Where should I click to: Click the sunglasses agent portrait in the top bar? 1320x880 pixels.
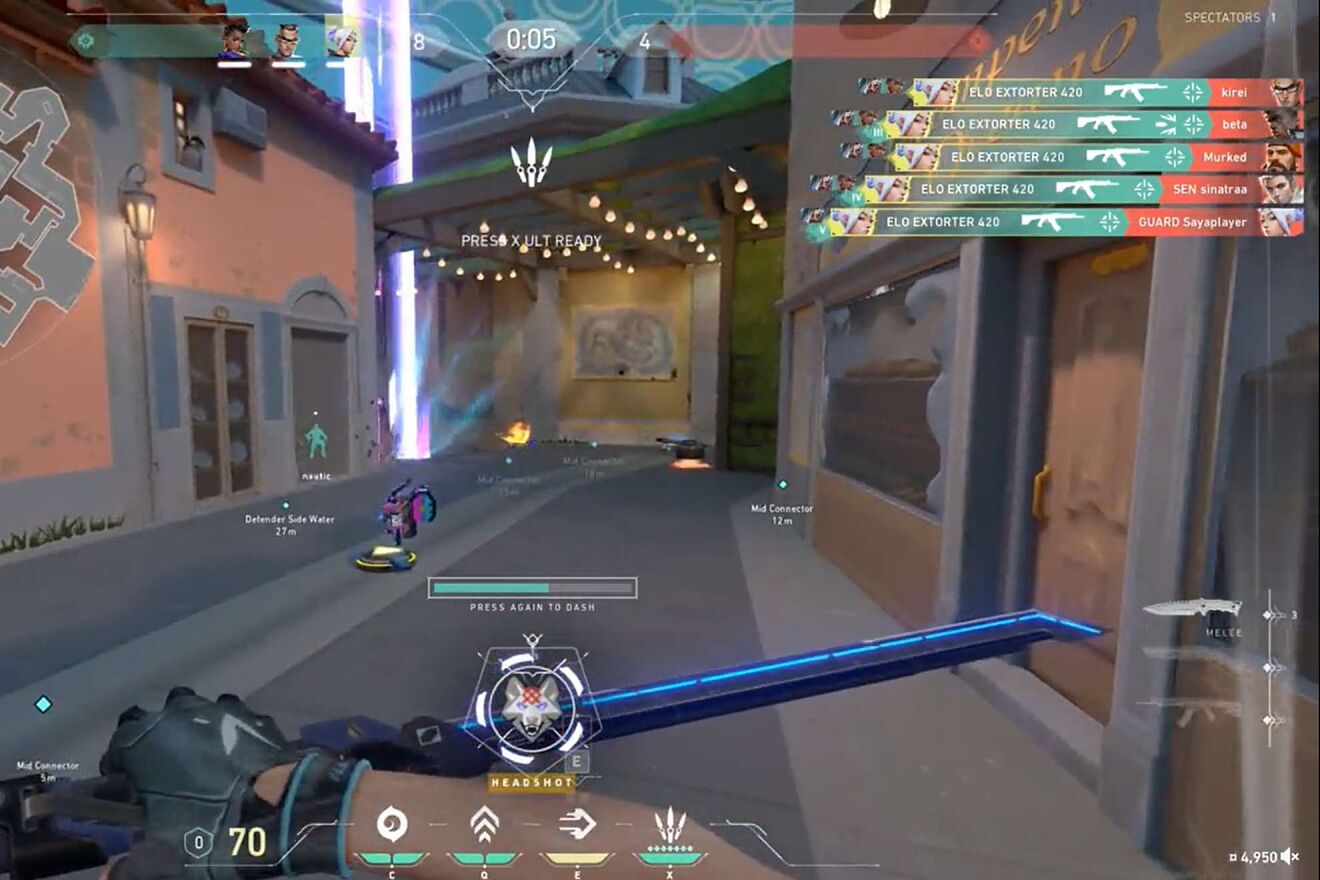pos(288,41)
